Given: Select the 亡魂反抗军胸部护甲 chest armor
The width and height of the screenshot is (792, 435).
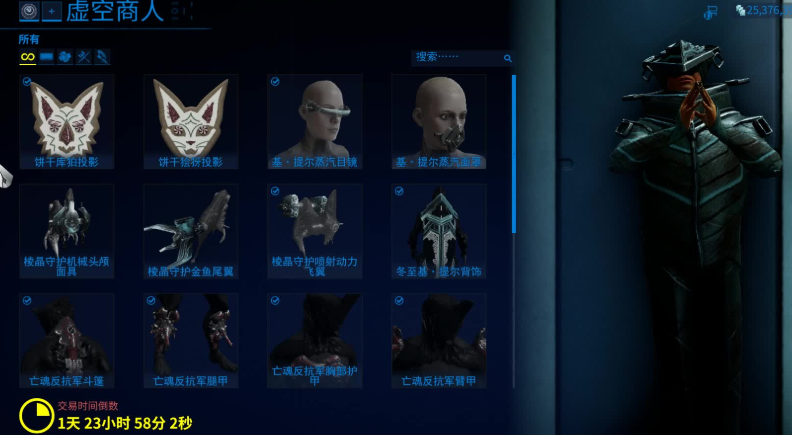Looking at the screenshot, I should [314, 340].
